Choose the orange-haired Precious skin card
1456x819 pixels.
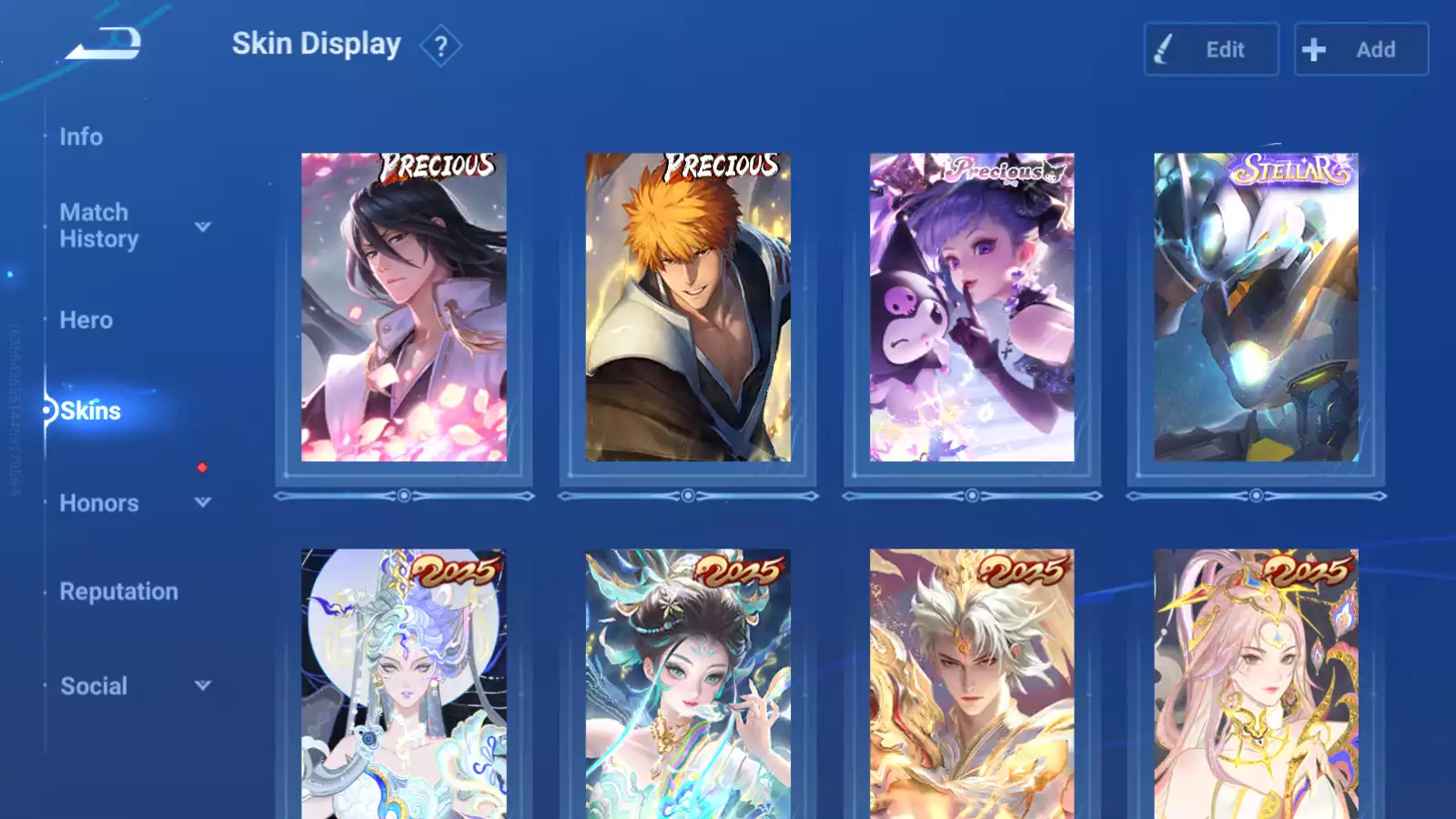pyautogui.click(x=688, y=308)
